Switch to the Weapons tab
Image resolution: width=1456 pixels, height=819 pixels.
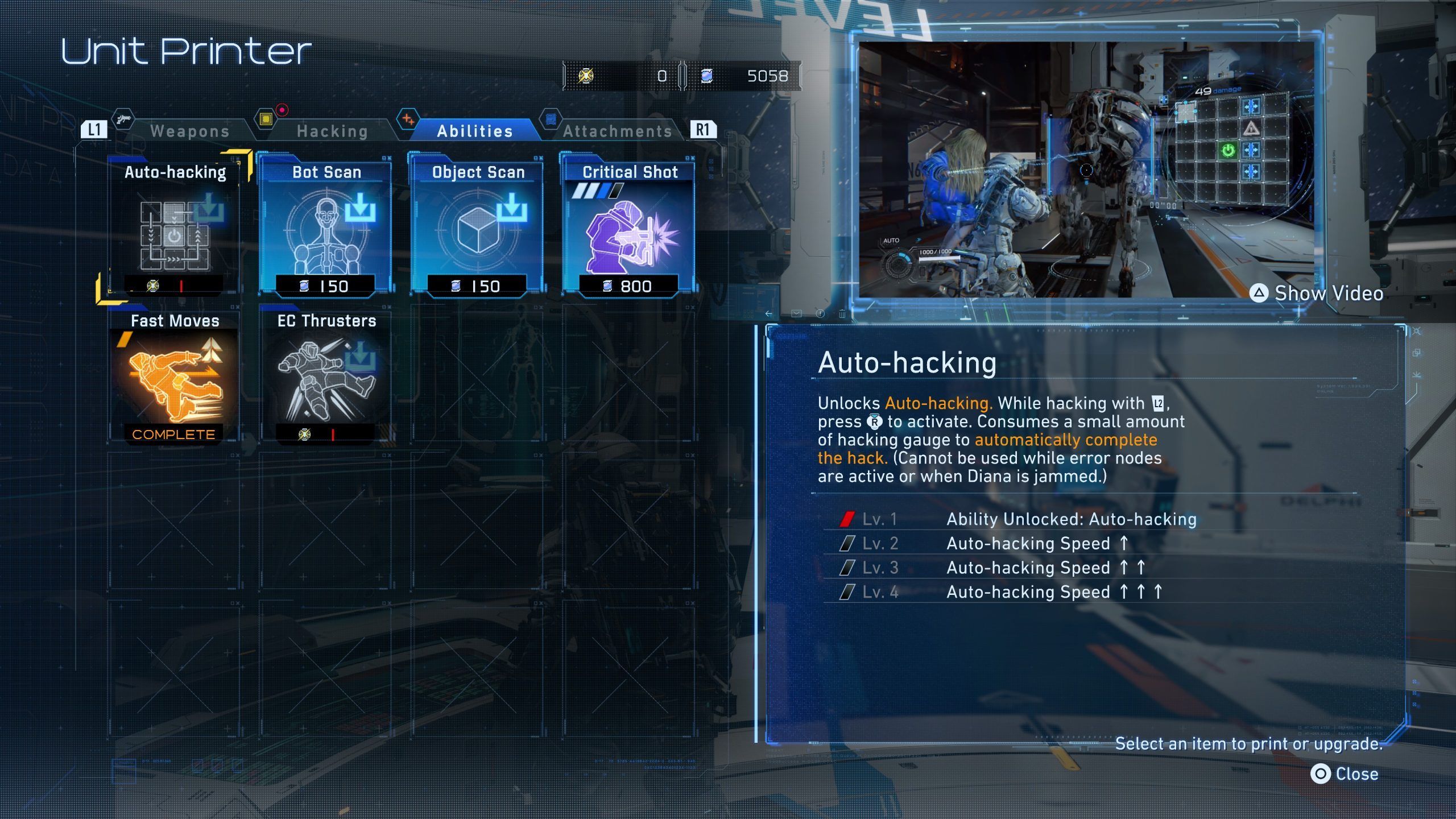(189, 131)
